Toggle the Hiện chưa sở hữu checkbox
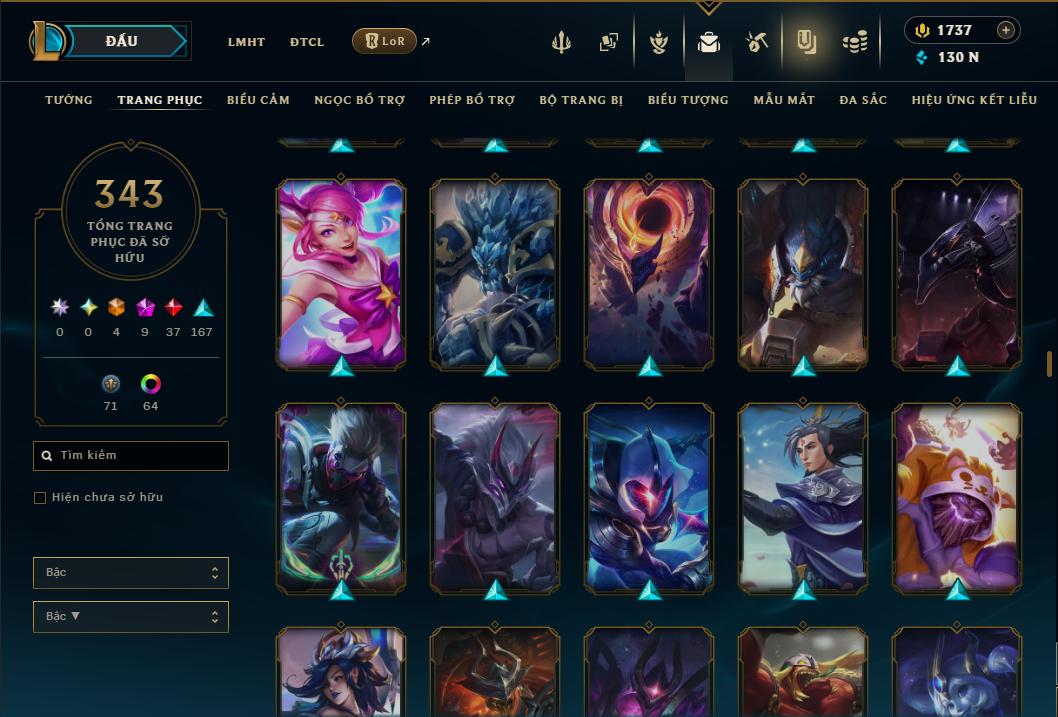This screenshot has height=717, width=1058. (40, 498)
